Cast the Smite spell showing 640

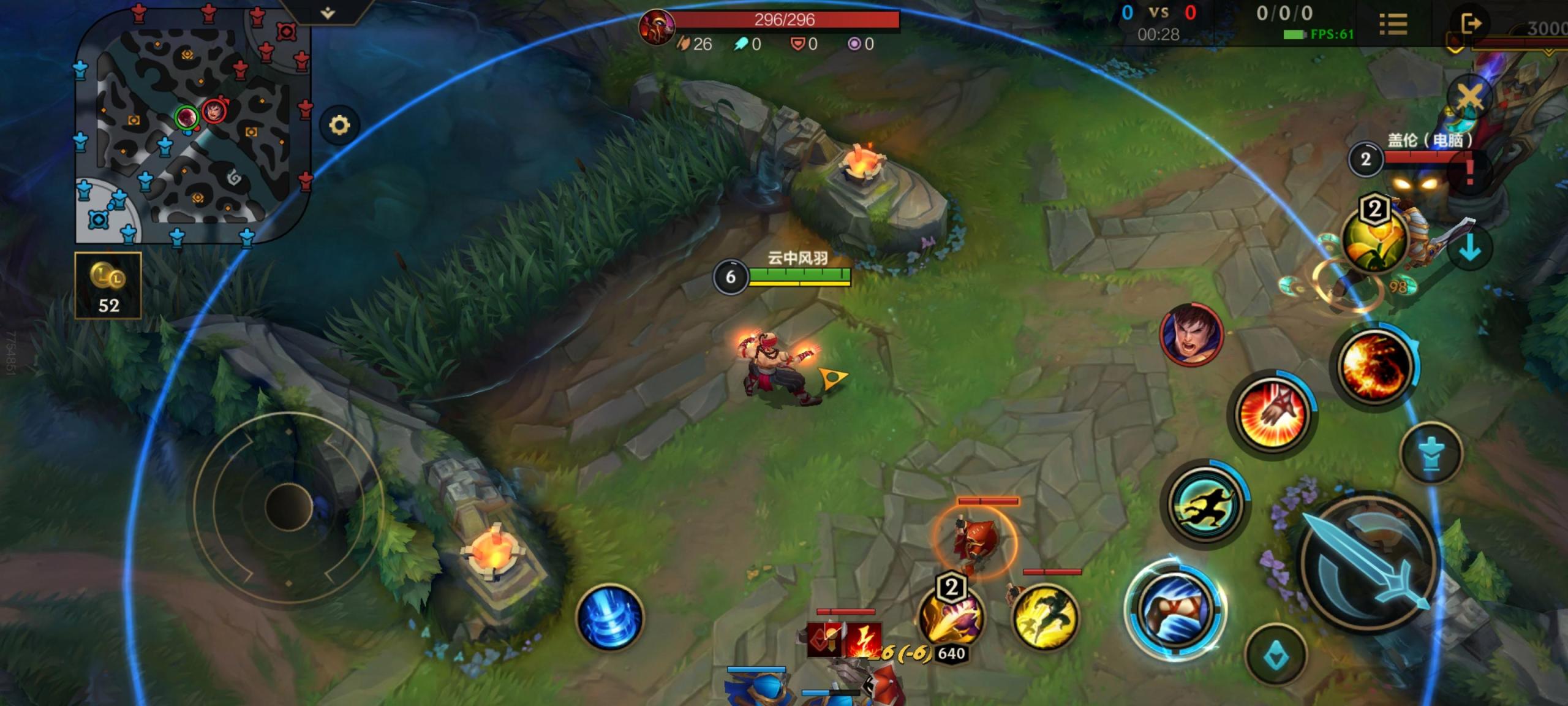(x=951, y=617)
